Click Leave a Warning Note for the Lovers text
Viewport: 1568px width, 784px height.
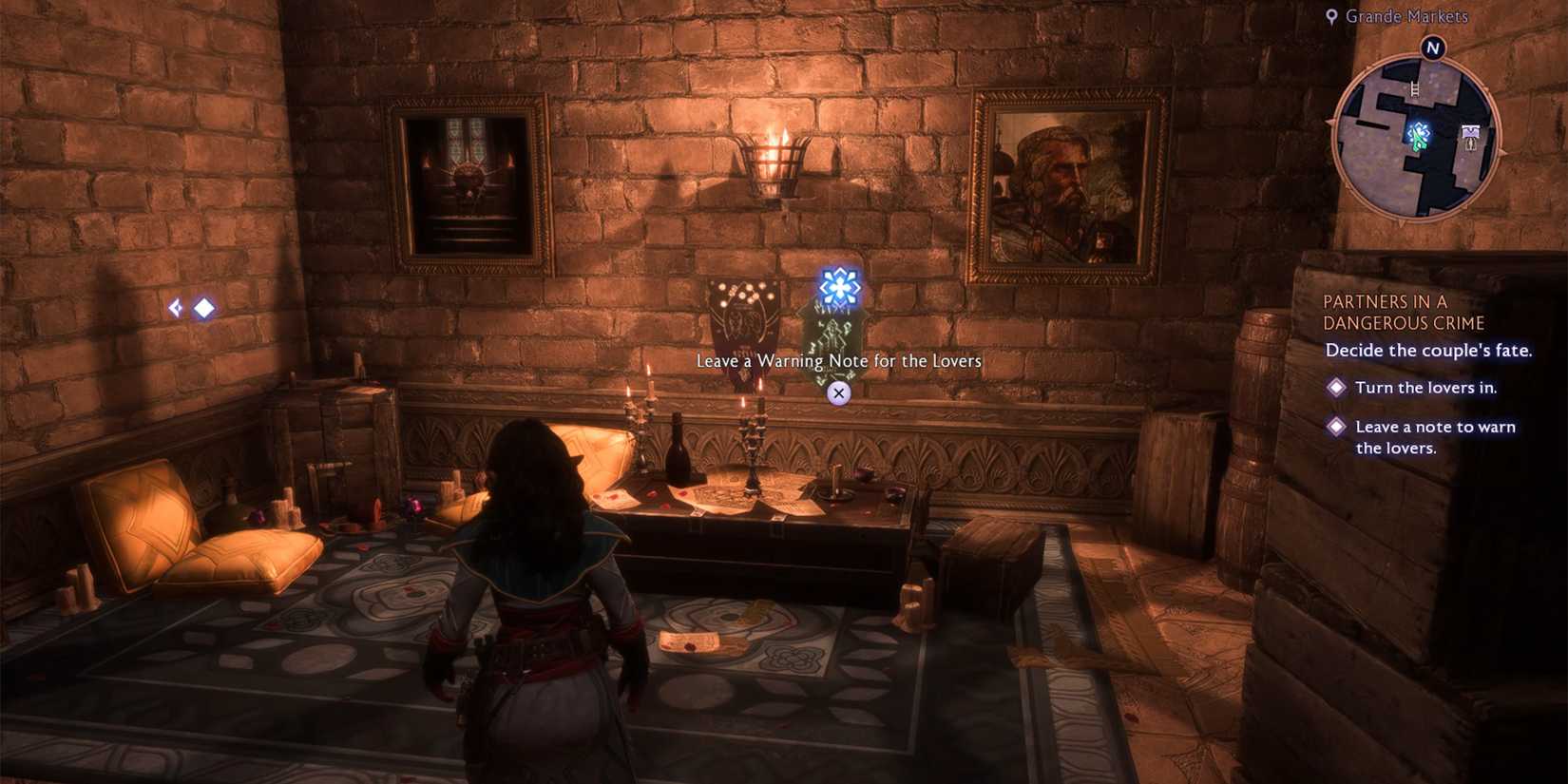(x=837, y=361)
